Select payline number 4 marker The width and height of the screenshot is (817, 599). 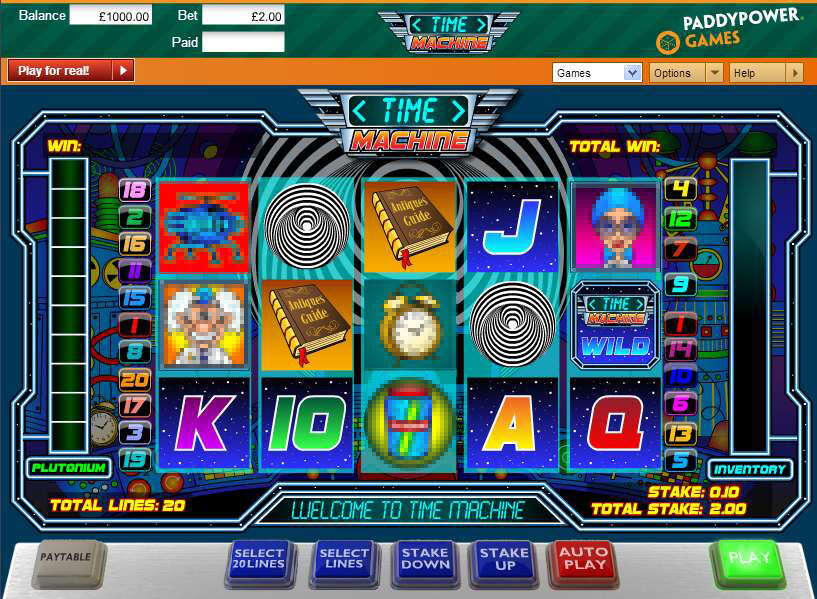point(681,189)
